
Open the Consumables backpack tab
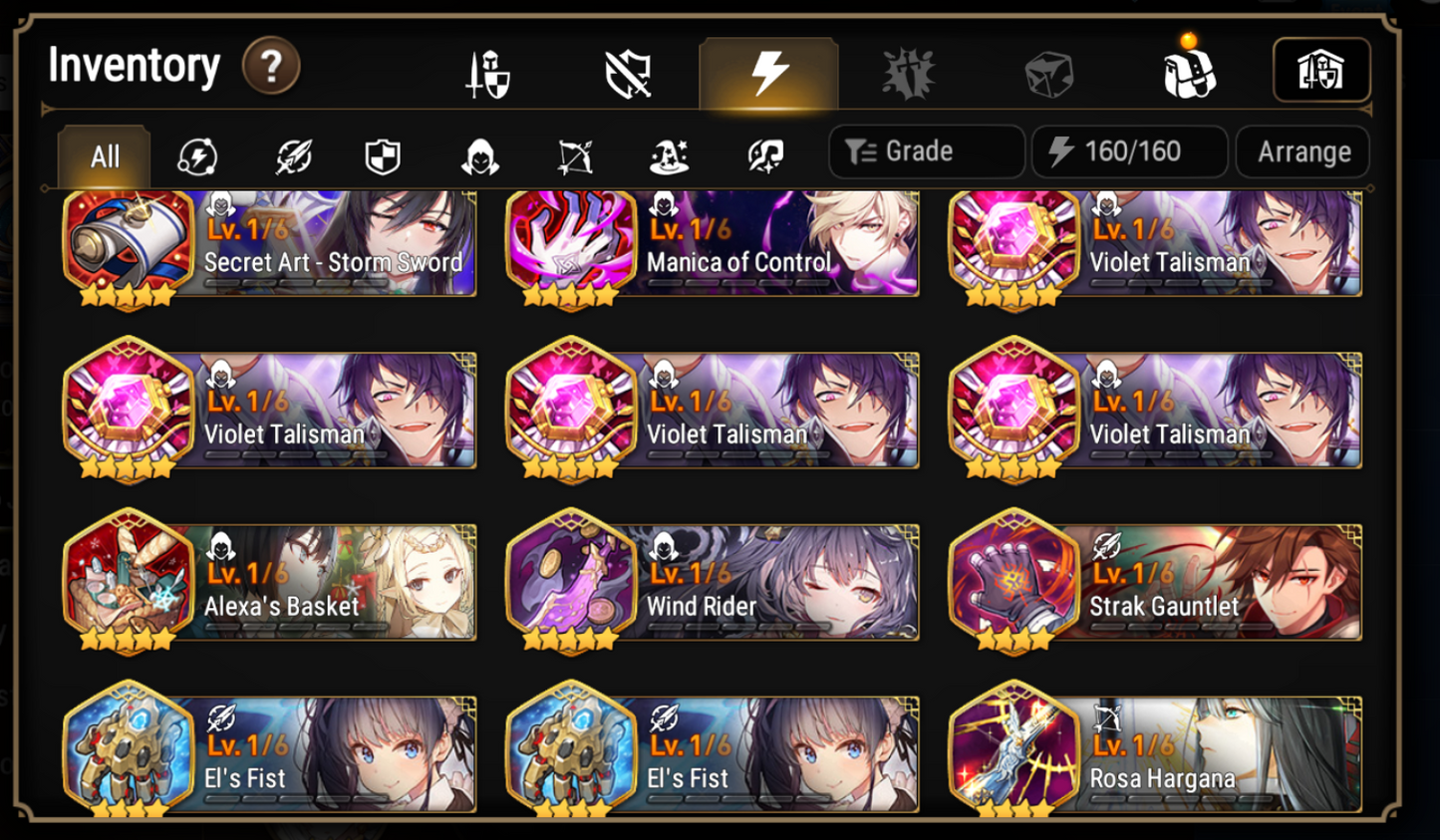1188,70
